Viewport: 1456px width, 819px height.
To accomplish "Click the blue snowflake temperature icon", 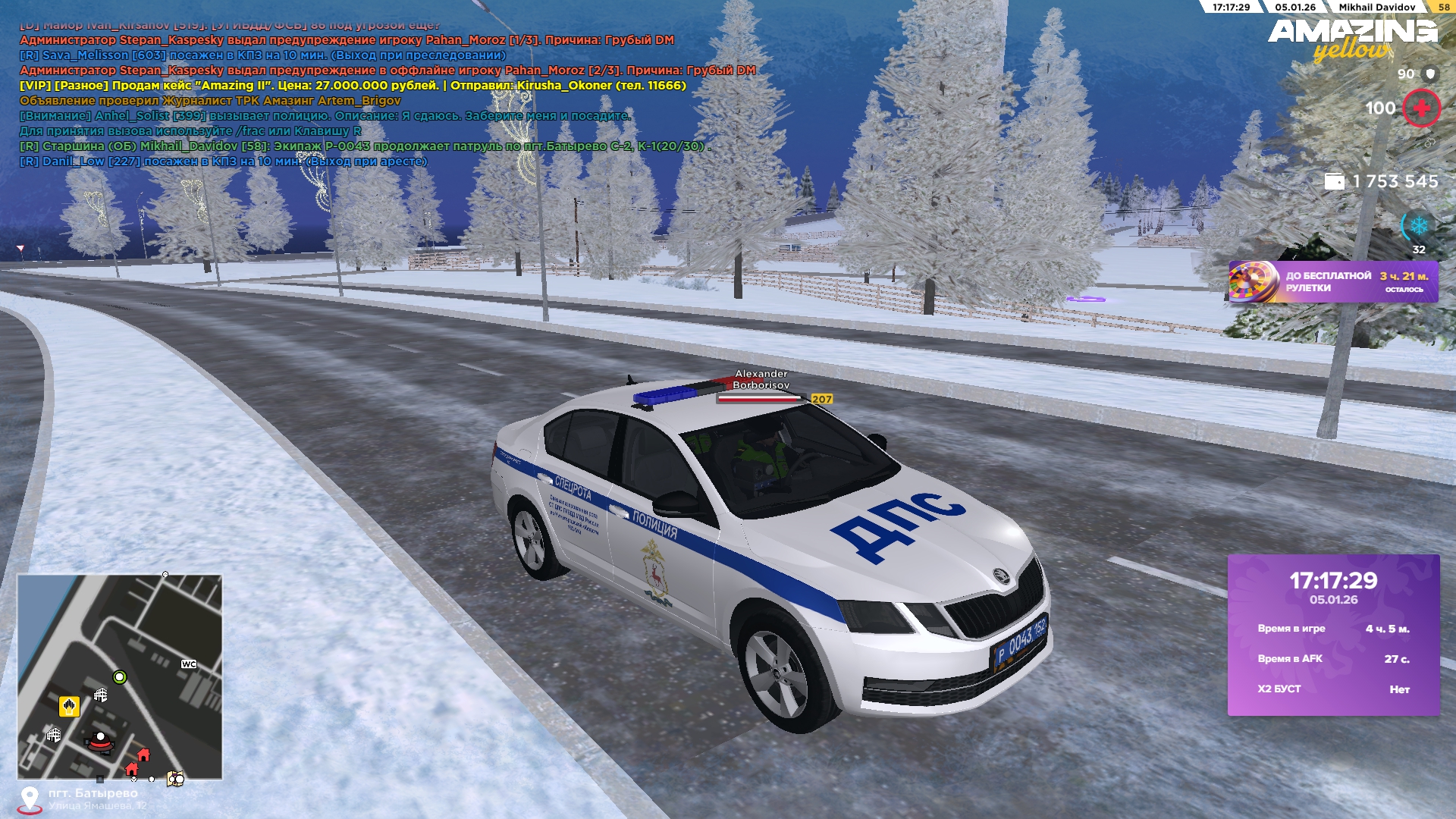I will [x=1418, y=226].
